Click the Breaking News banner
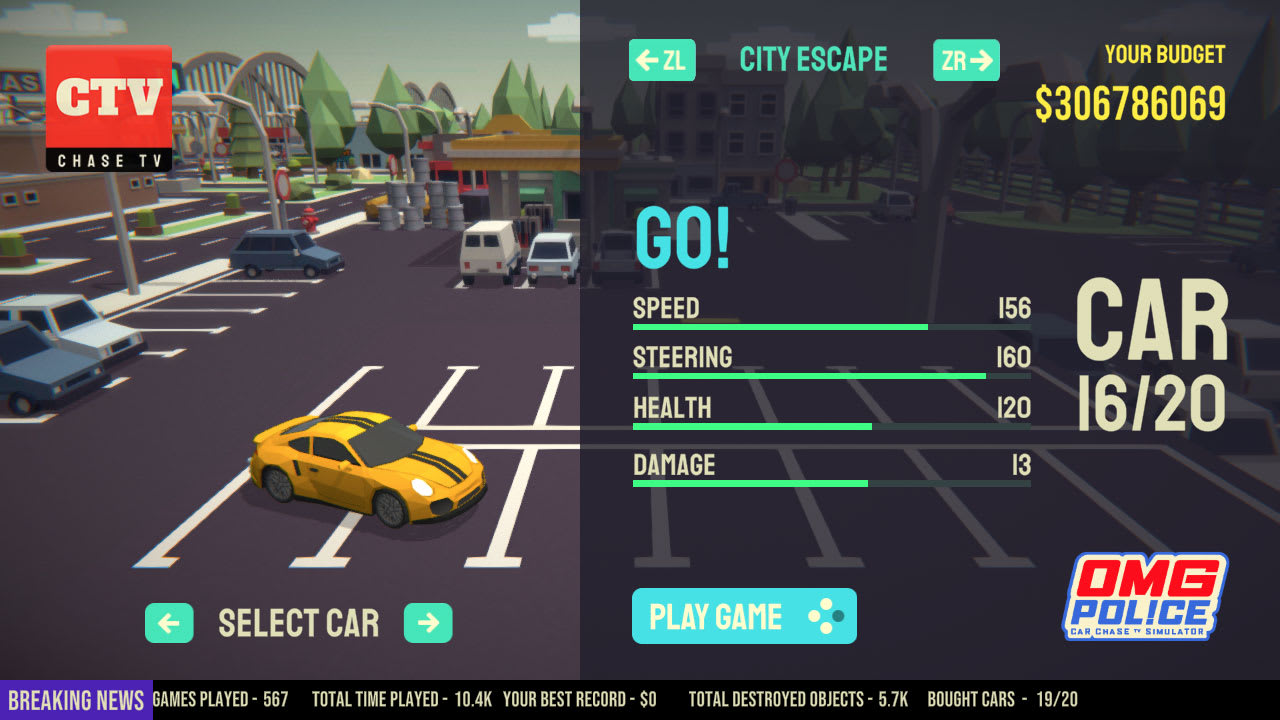This screenshot has width=1280, height=720. click(74, 700)
